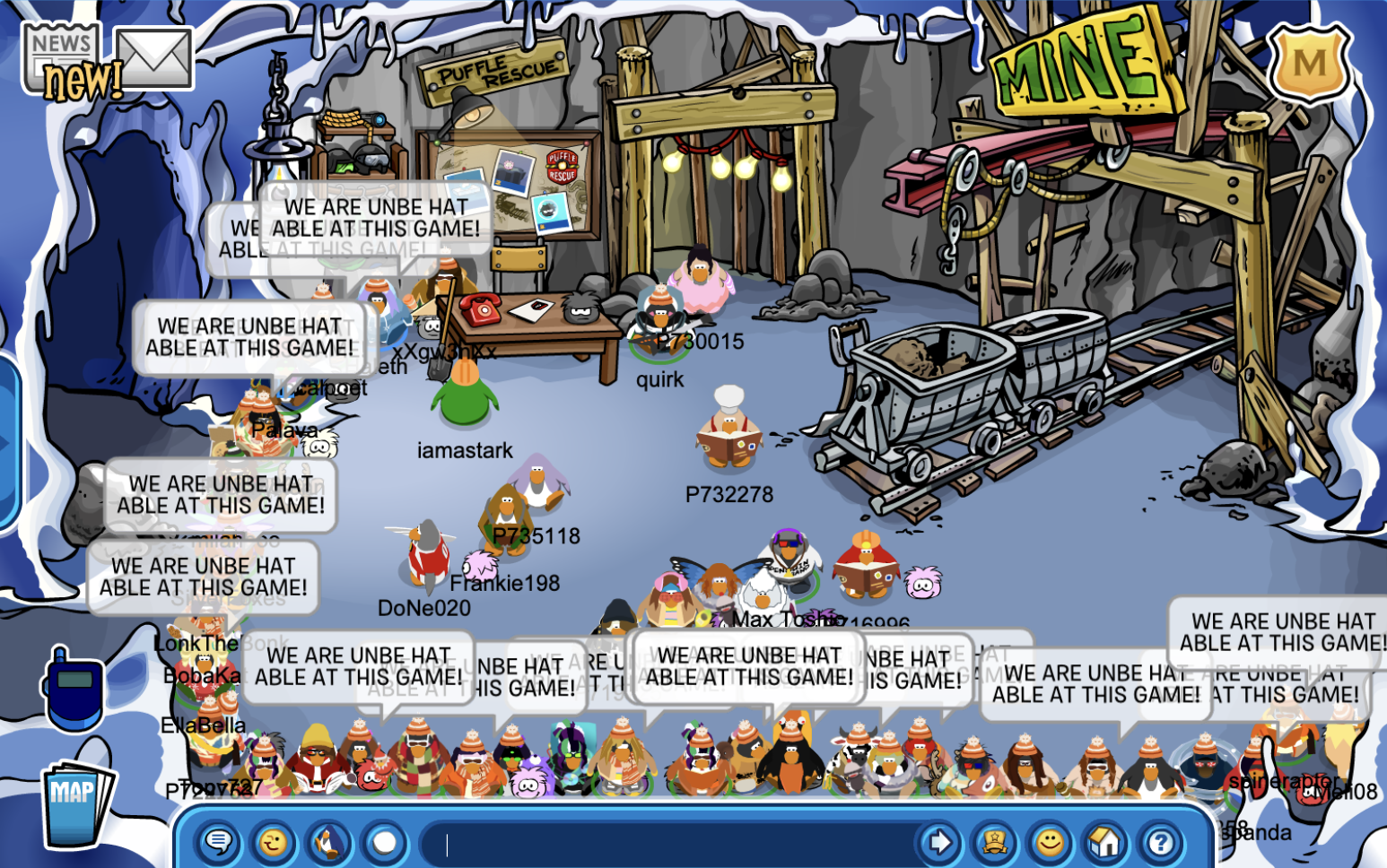
Task: Send the chat message with the arrow
Action: [939, 843]
